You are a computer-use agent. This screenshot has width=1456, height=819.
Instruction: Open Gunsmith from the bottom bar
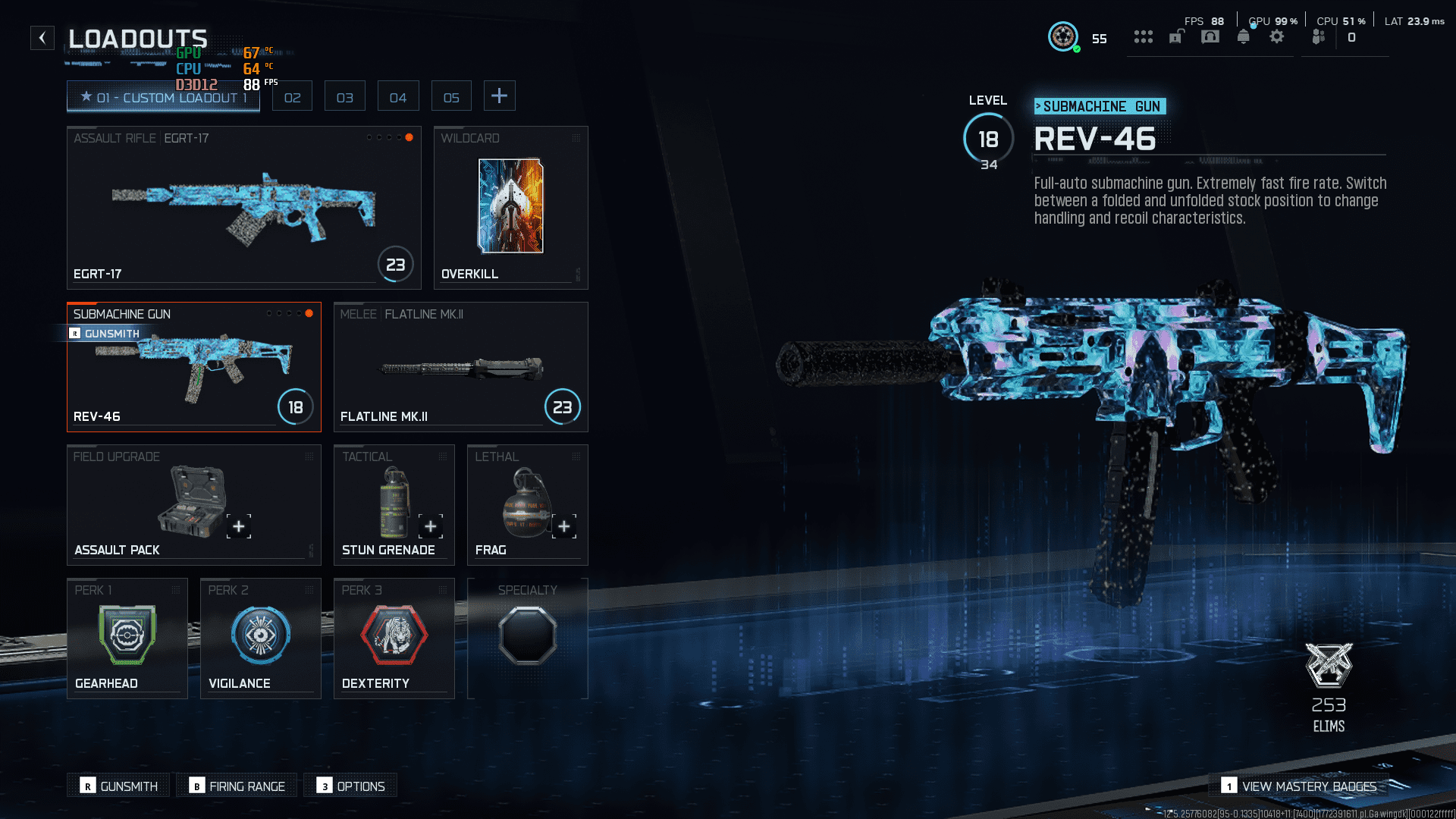(x=120, y=786)
